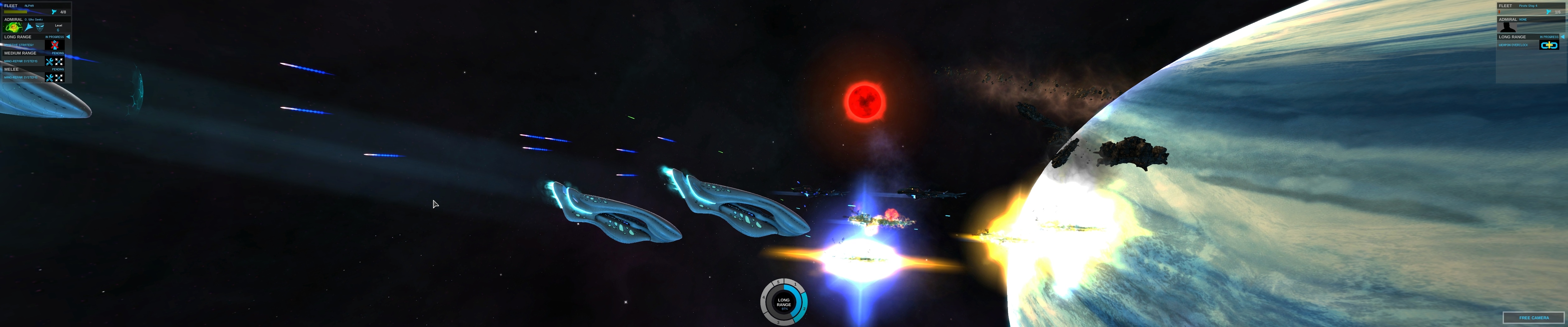Select the admiral's masked face trait icon
Viewport: 1568px width, 327px height.
(x=40, y=27)
